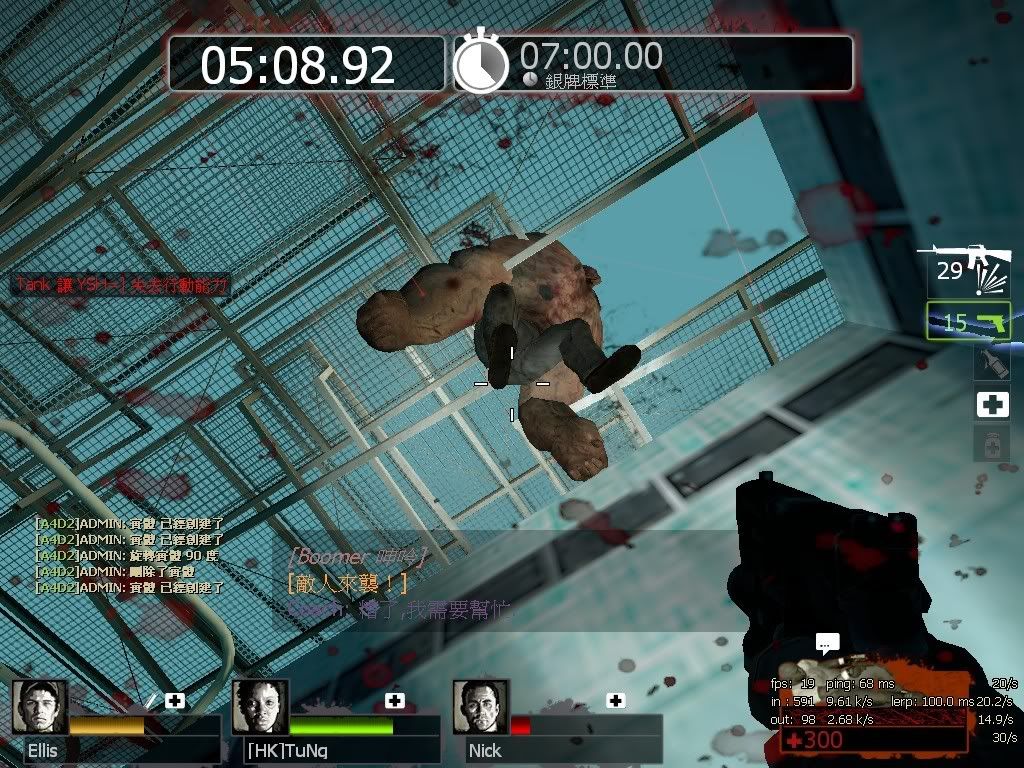Open the chat message log
The height and width of the screenshot is (768, 1024).
[x=130, y=554]
